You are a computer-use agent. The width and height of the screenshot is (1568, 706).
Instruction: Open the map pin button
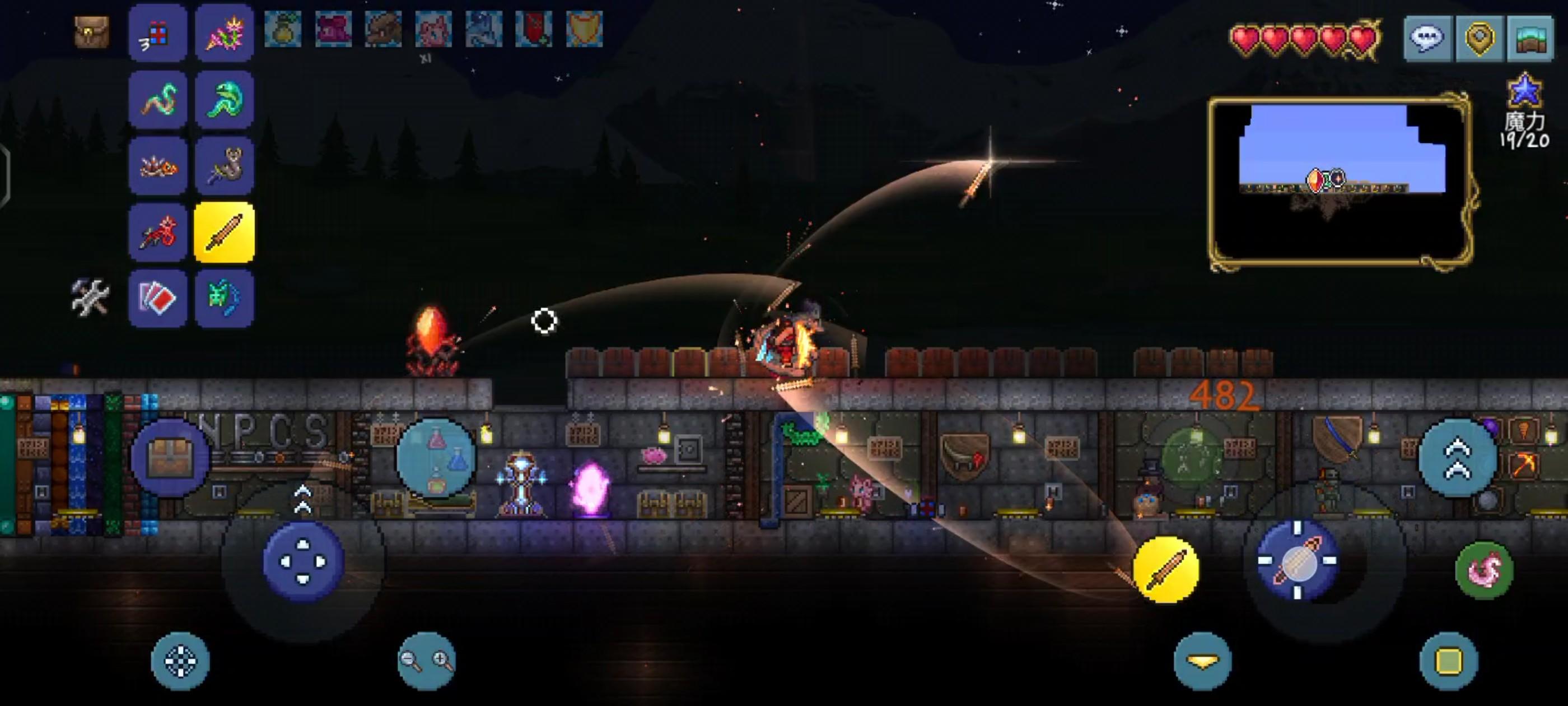[1480, 38]
